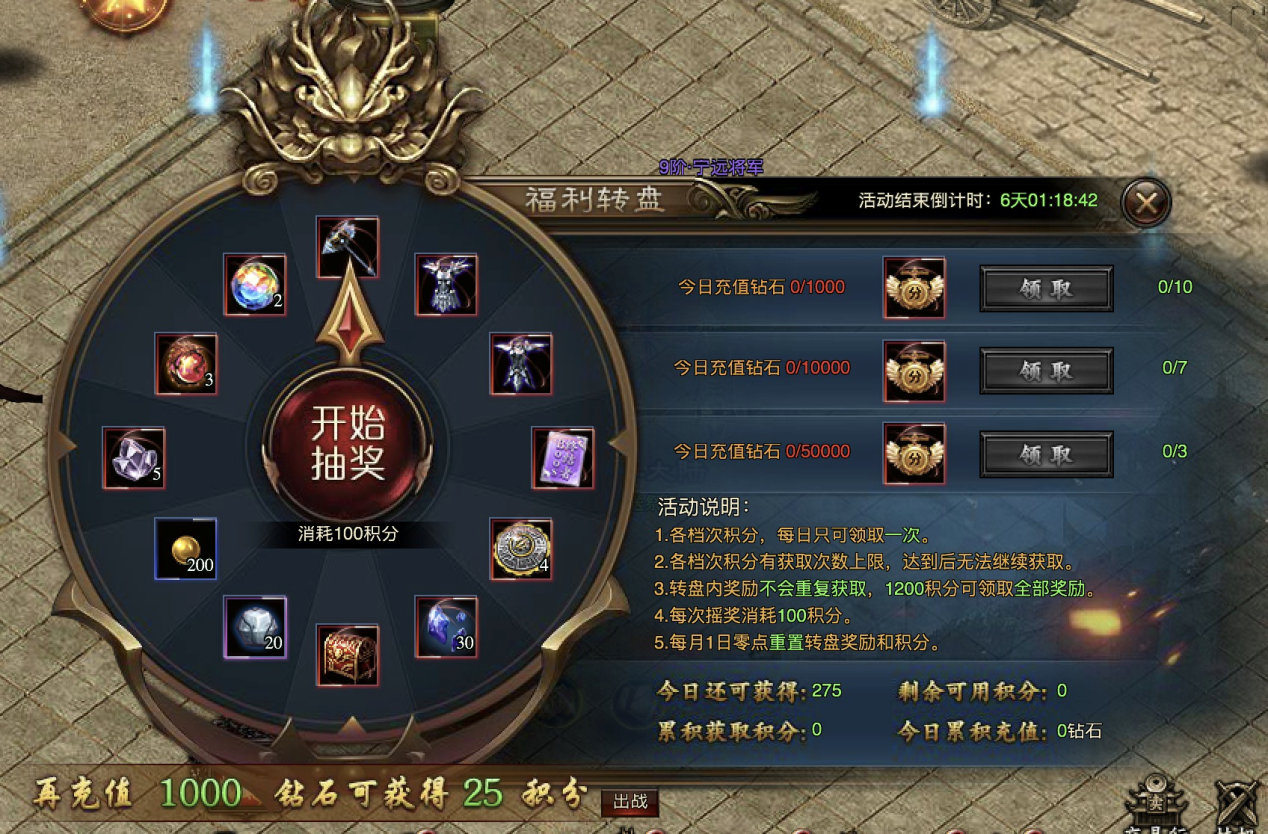Select the weapon prize at the wheel top
Viewport: 1268px width, 834px height.
click(x=348, y=247)
